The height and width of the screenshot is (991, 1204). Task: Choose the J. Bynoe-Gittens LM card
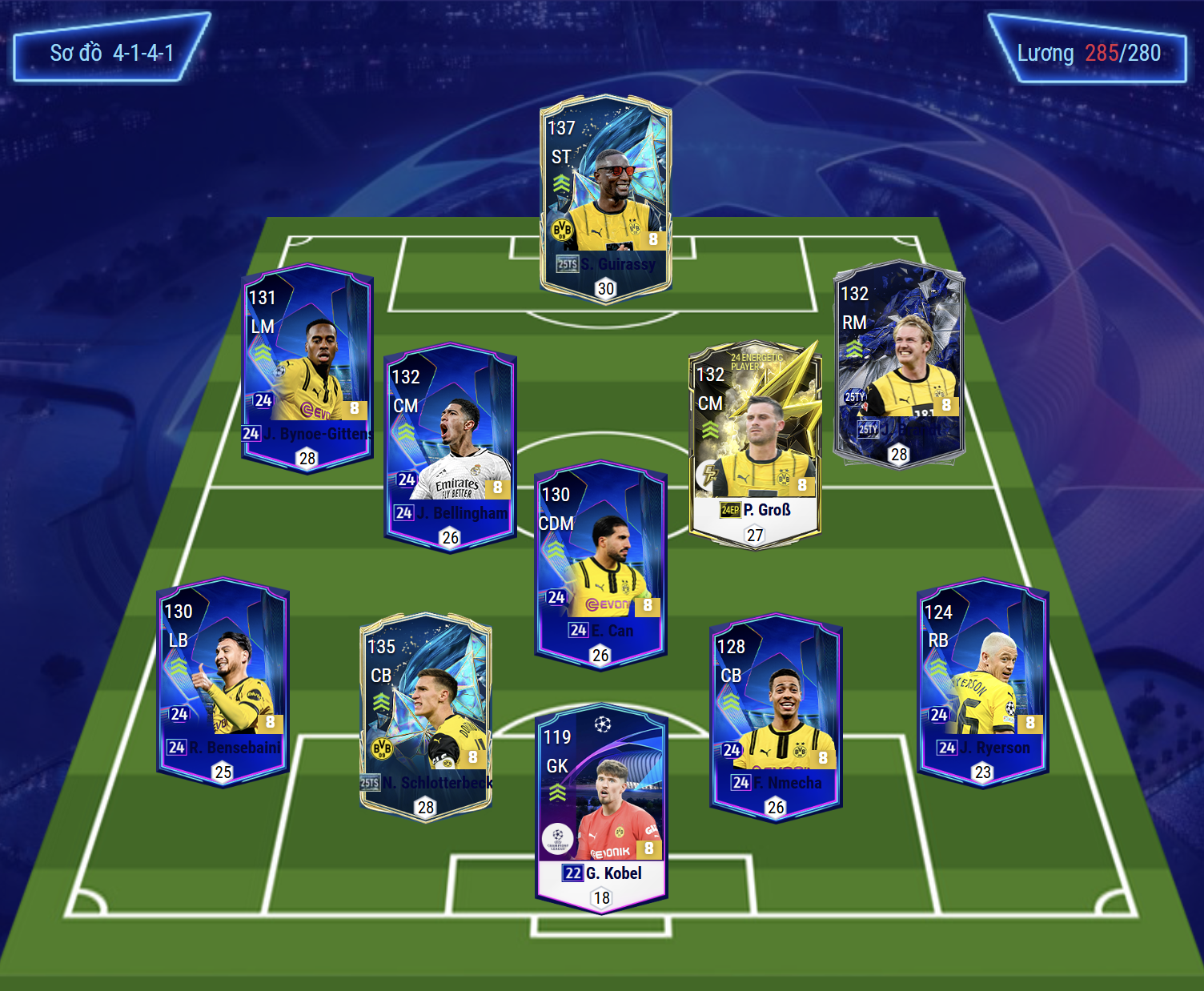tap(307, 367)
